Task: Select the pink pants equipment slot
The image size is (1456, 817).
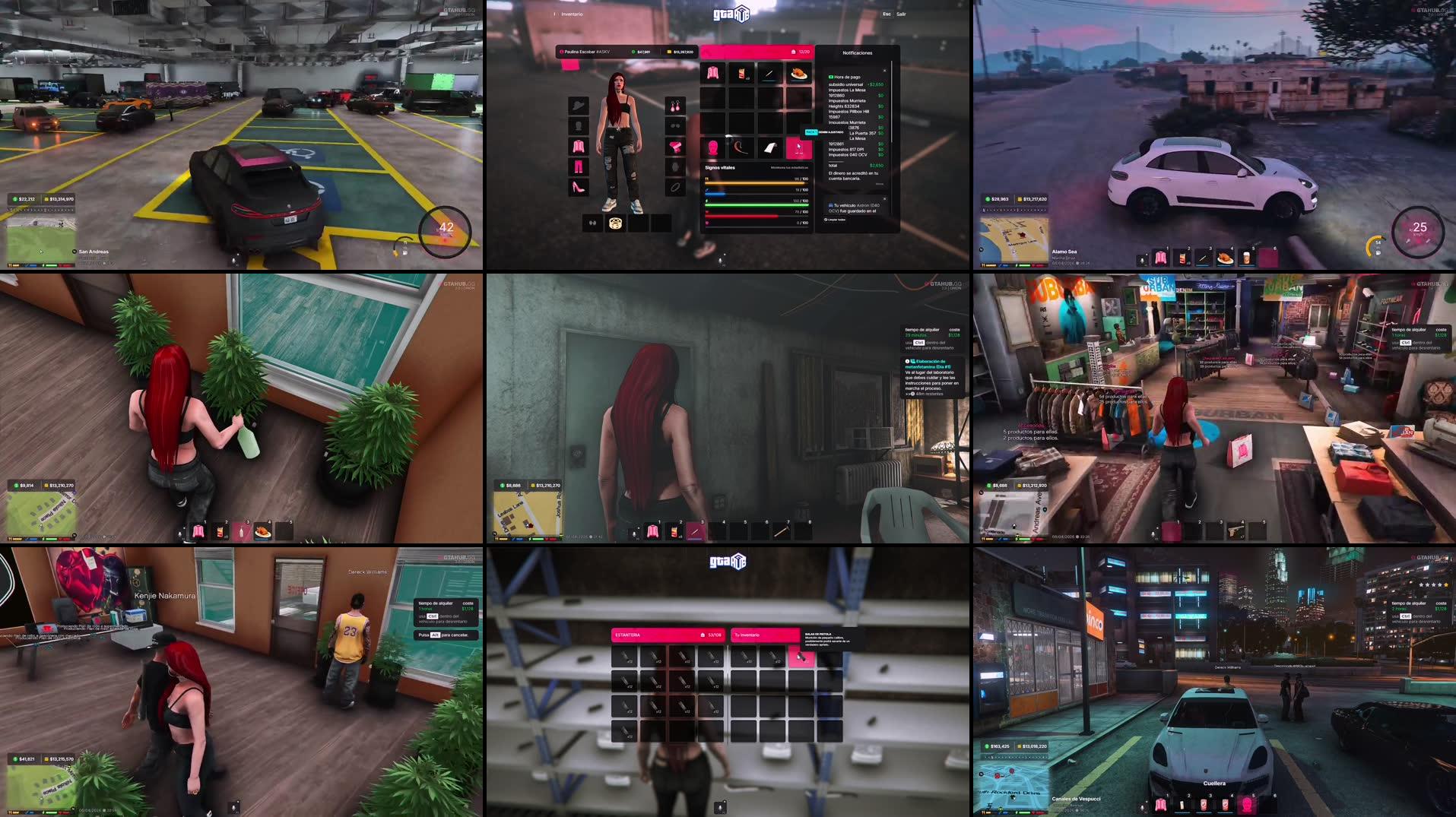Action: coord(578,166)
